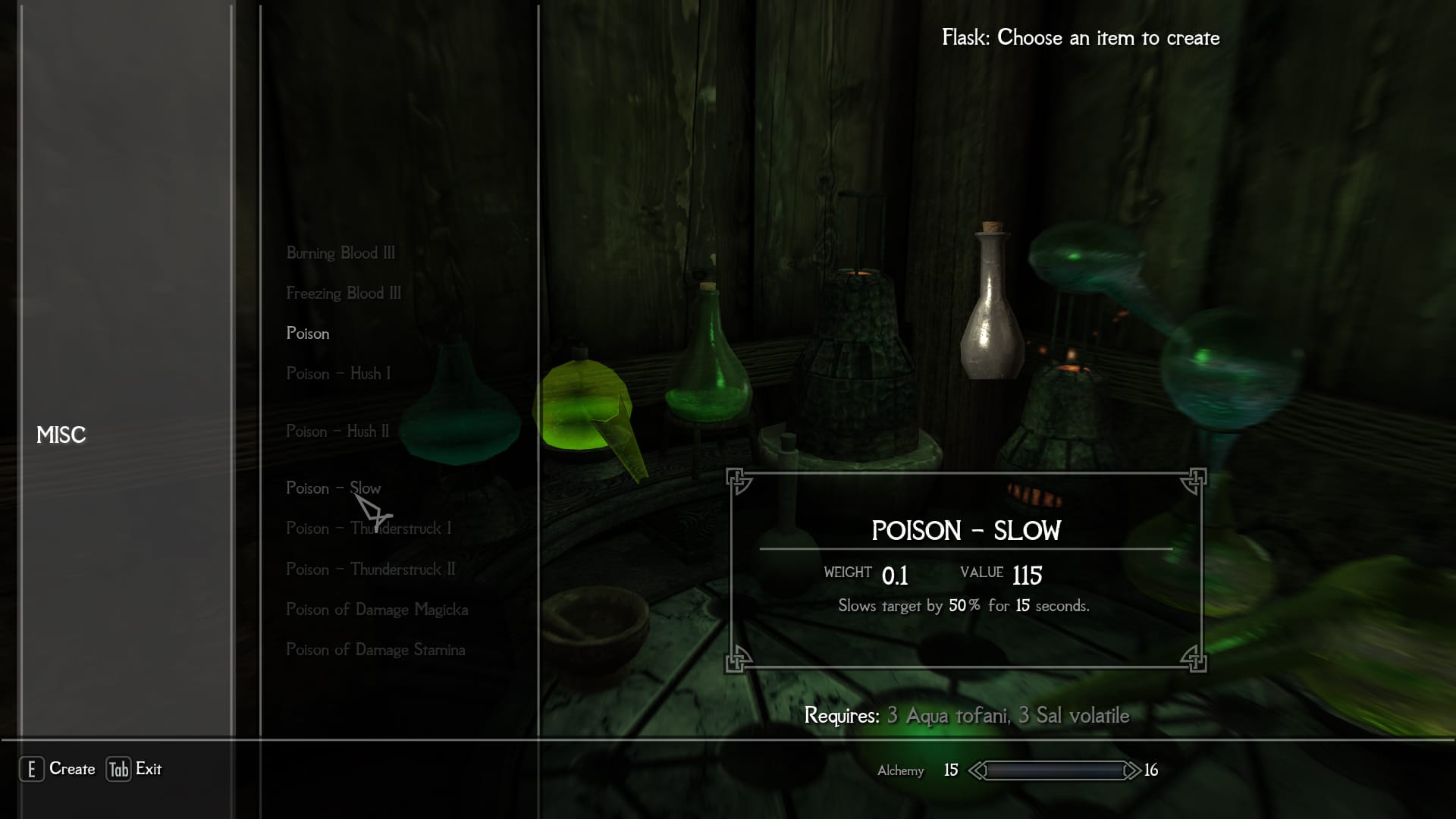Select Freezing Blood III recipe
Viewport: 1456px width, 819px height.
(344, 293)
